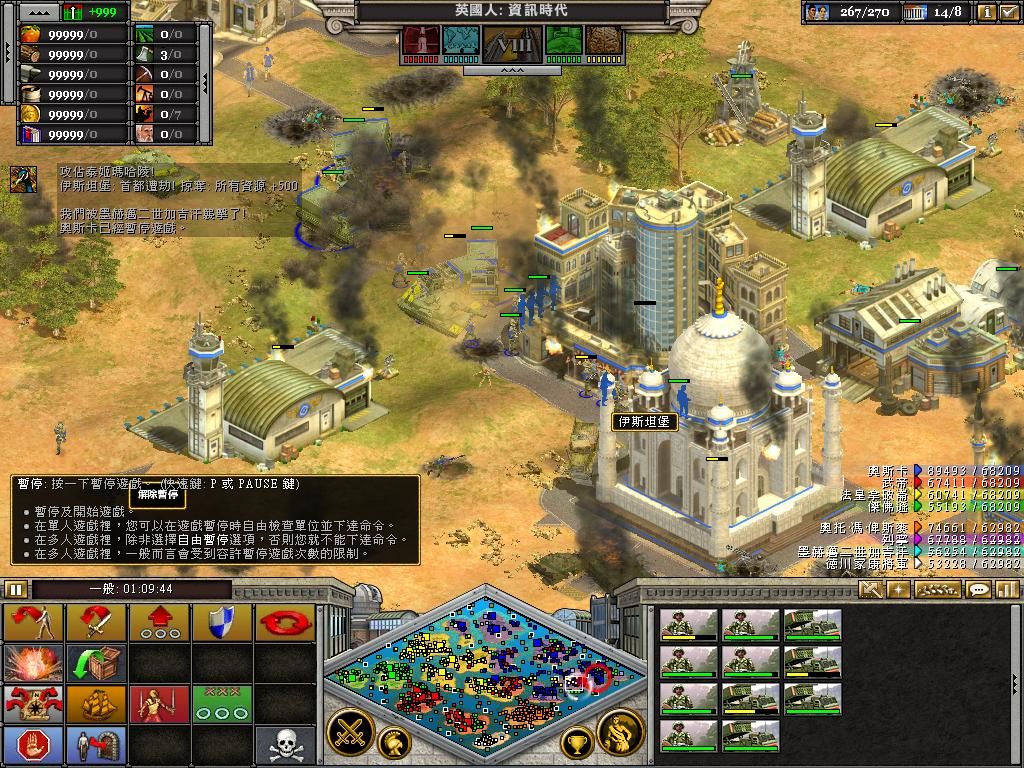Activate the attack-move sword command

click(96, 623)
